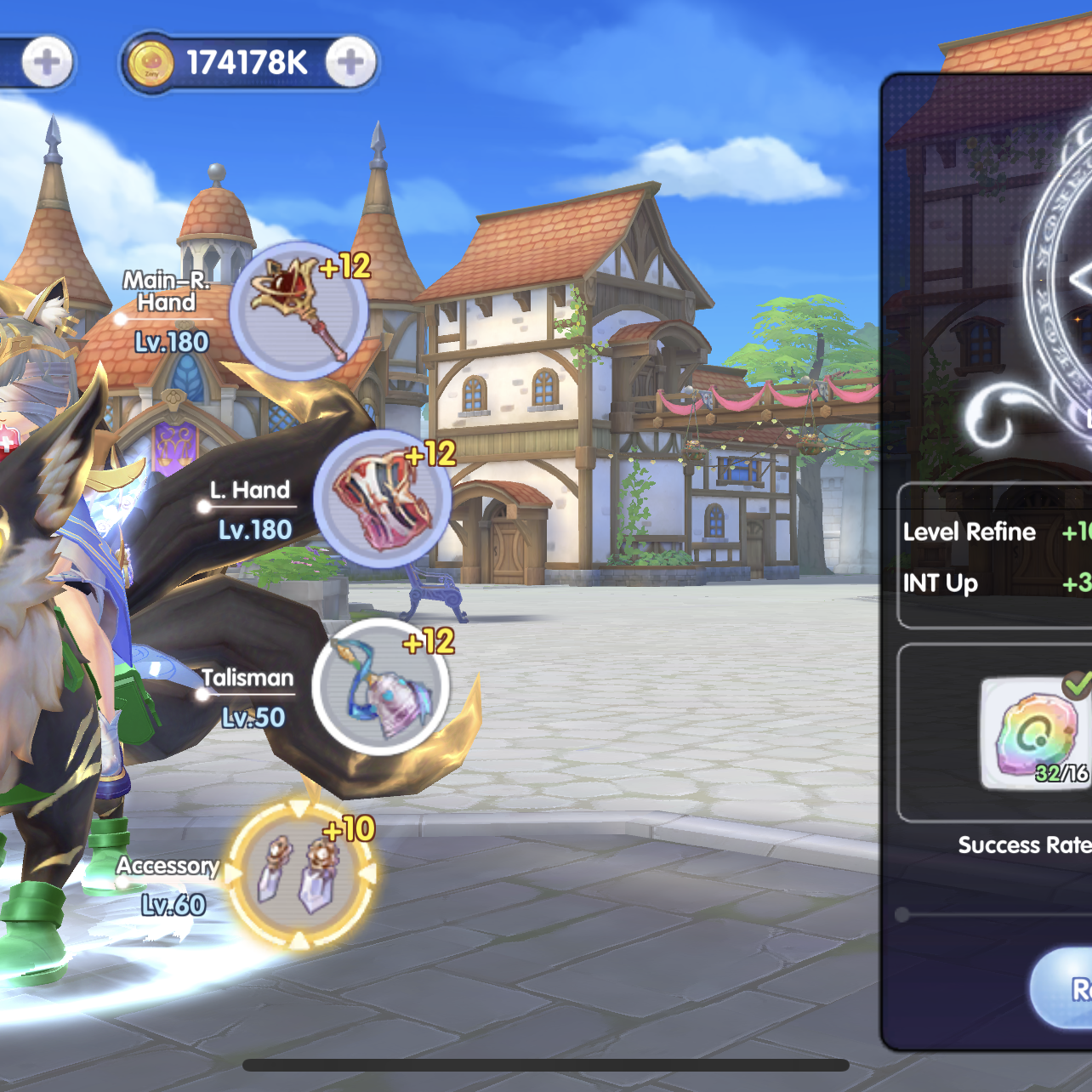
Task: Select the Accessory earrings slot
Action: (300, 873)
